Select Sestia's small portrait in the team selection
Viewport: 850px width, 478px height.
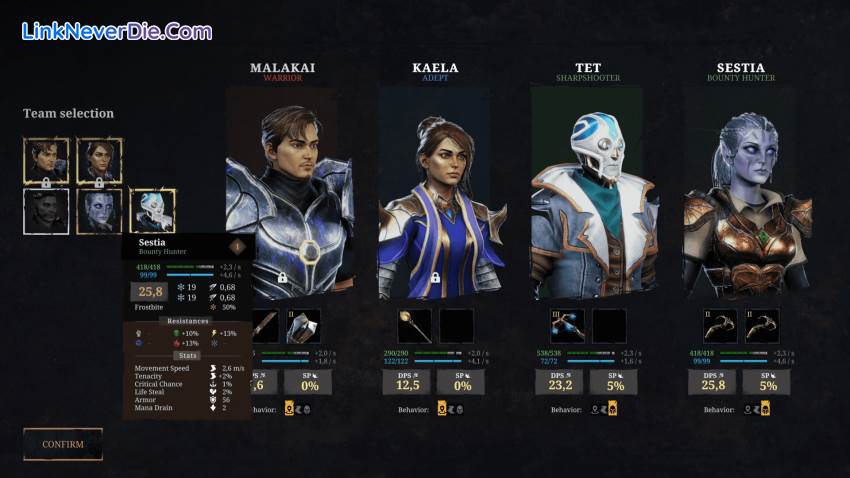pos(99,211)
